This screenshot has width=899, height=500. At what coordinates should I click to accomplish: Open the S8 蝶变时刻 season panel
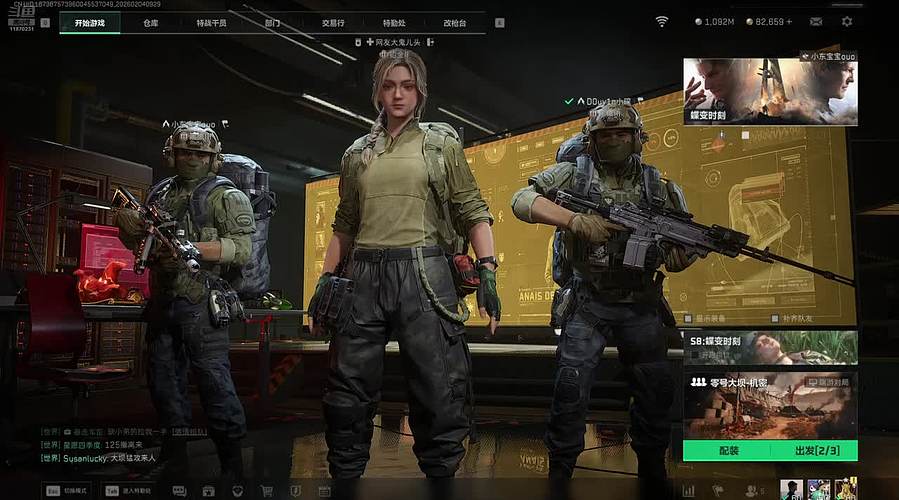pos(770,347)
